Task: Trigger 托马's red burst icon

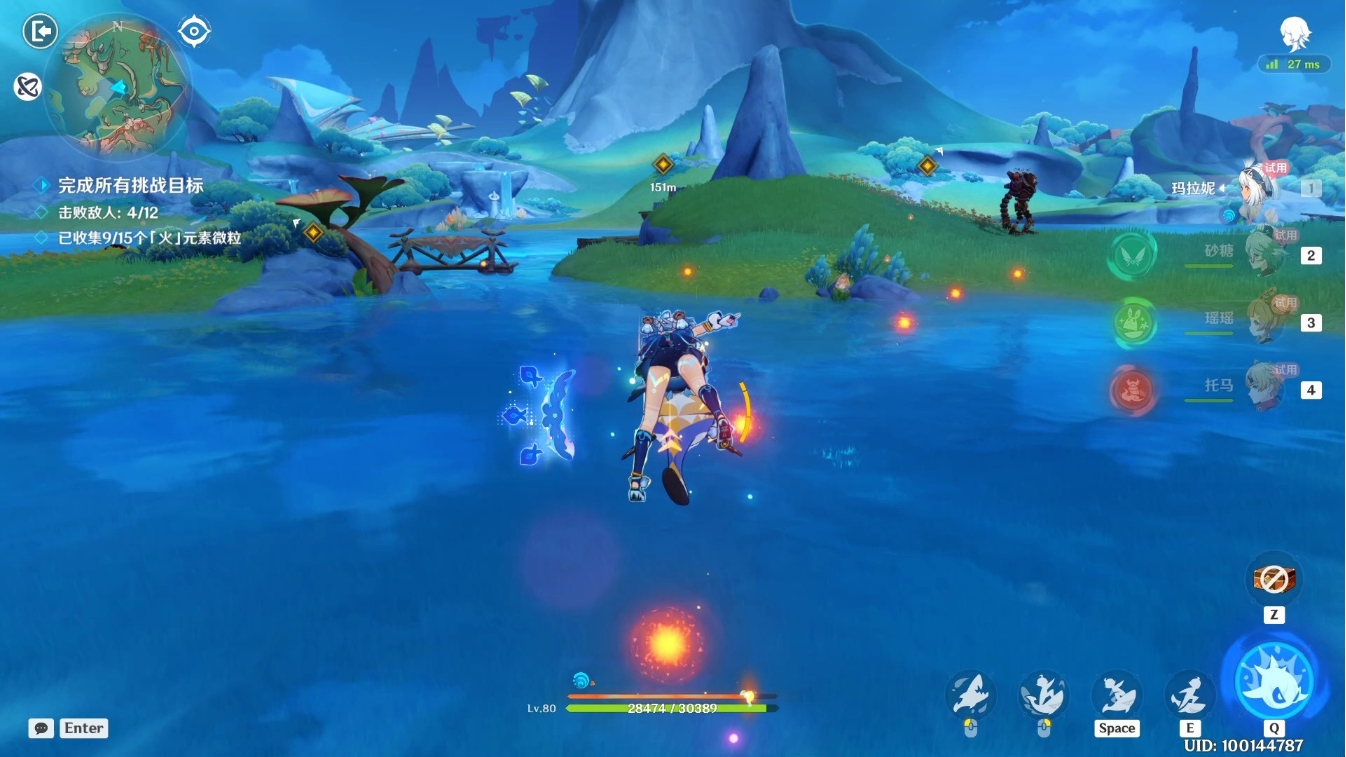Action: click(x=1132, y=390)
